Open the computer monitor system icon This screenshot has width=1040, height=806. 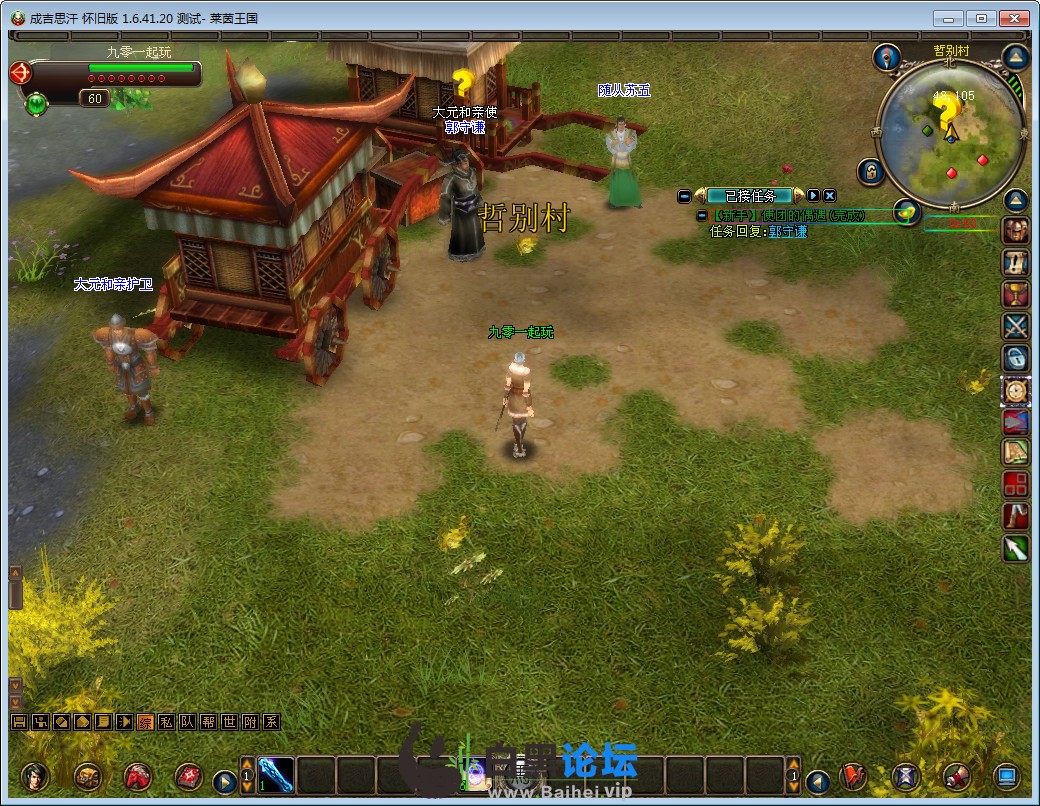click(1006, 776)
